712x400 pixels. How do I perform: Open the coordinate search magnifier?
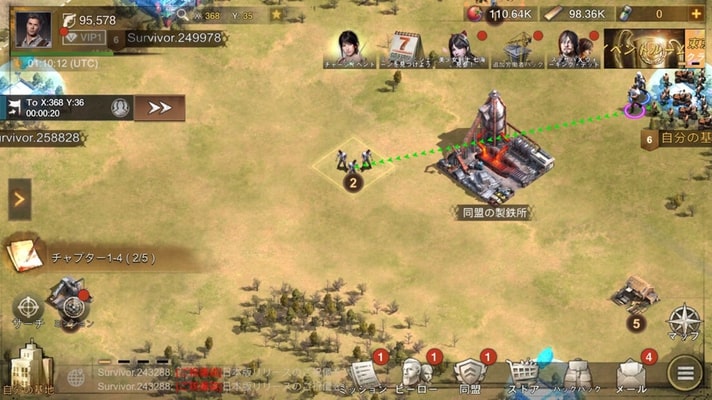(183, 15)
